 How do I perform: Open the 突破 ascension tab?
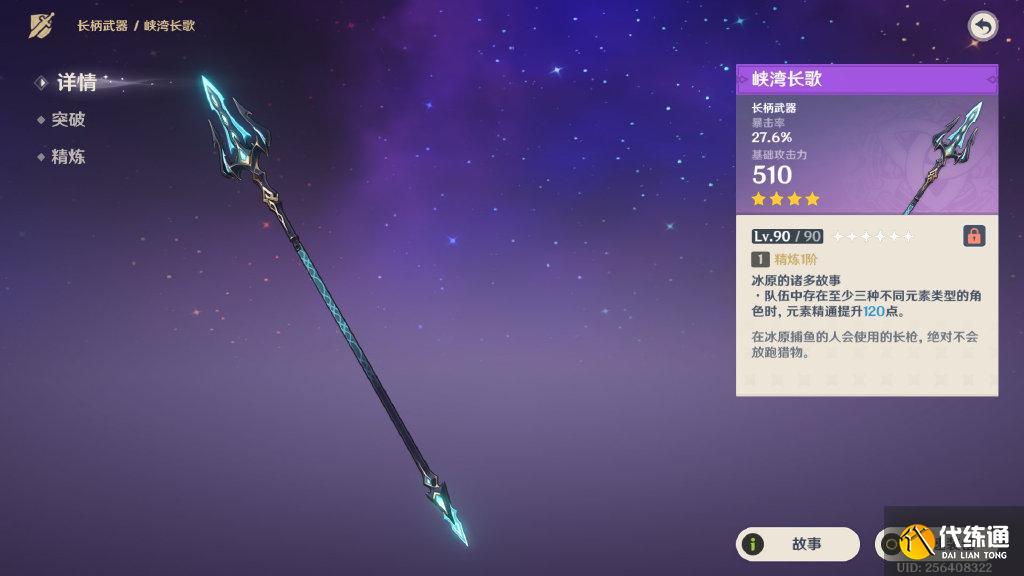pos(68,120)
